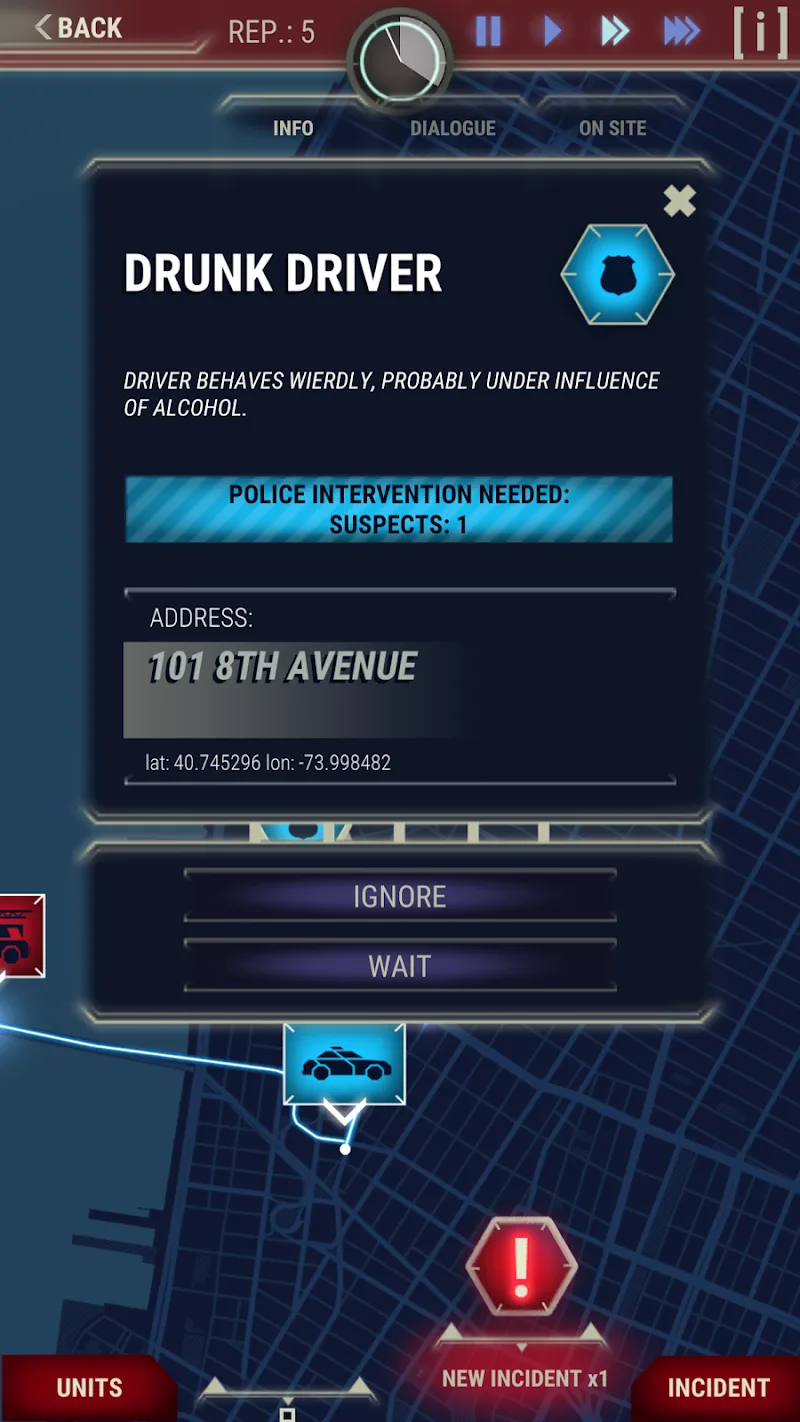
Task: Select the police car unit marker
Action: coord(345,1065)
